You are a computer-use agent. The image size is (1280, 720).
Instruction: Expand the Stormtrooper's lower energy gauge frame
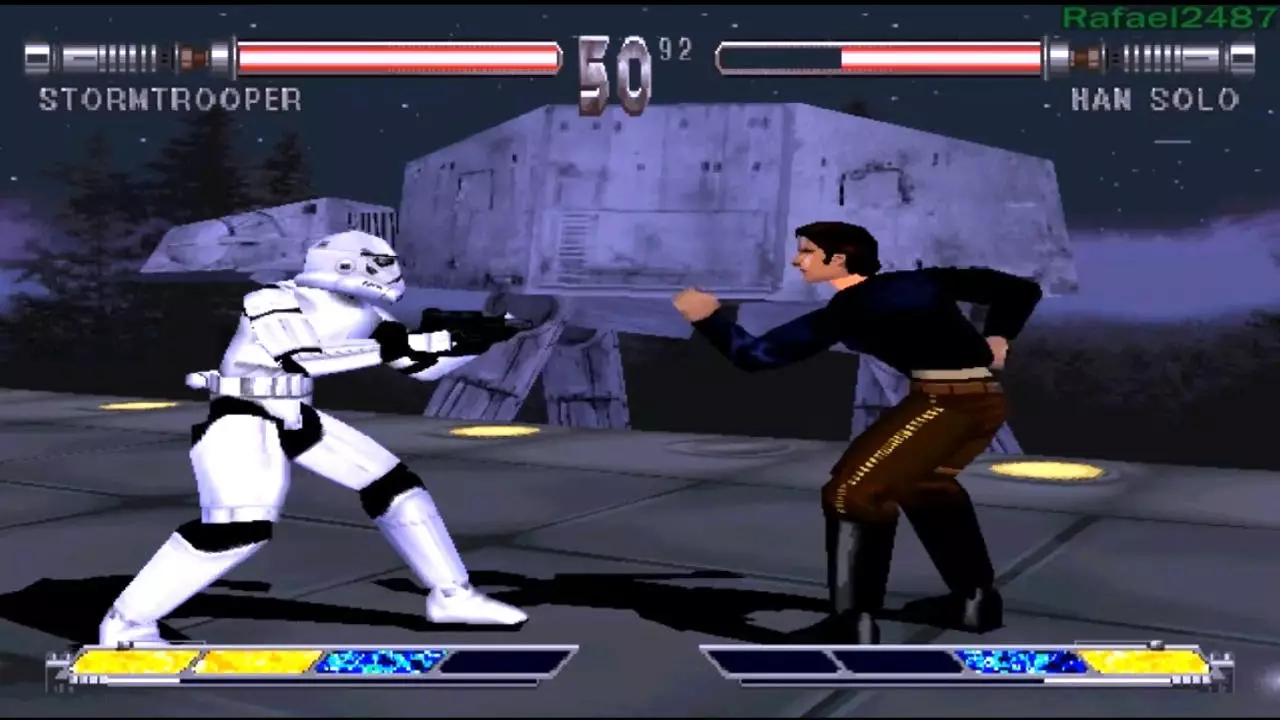[x=300, y=662]
